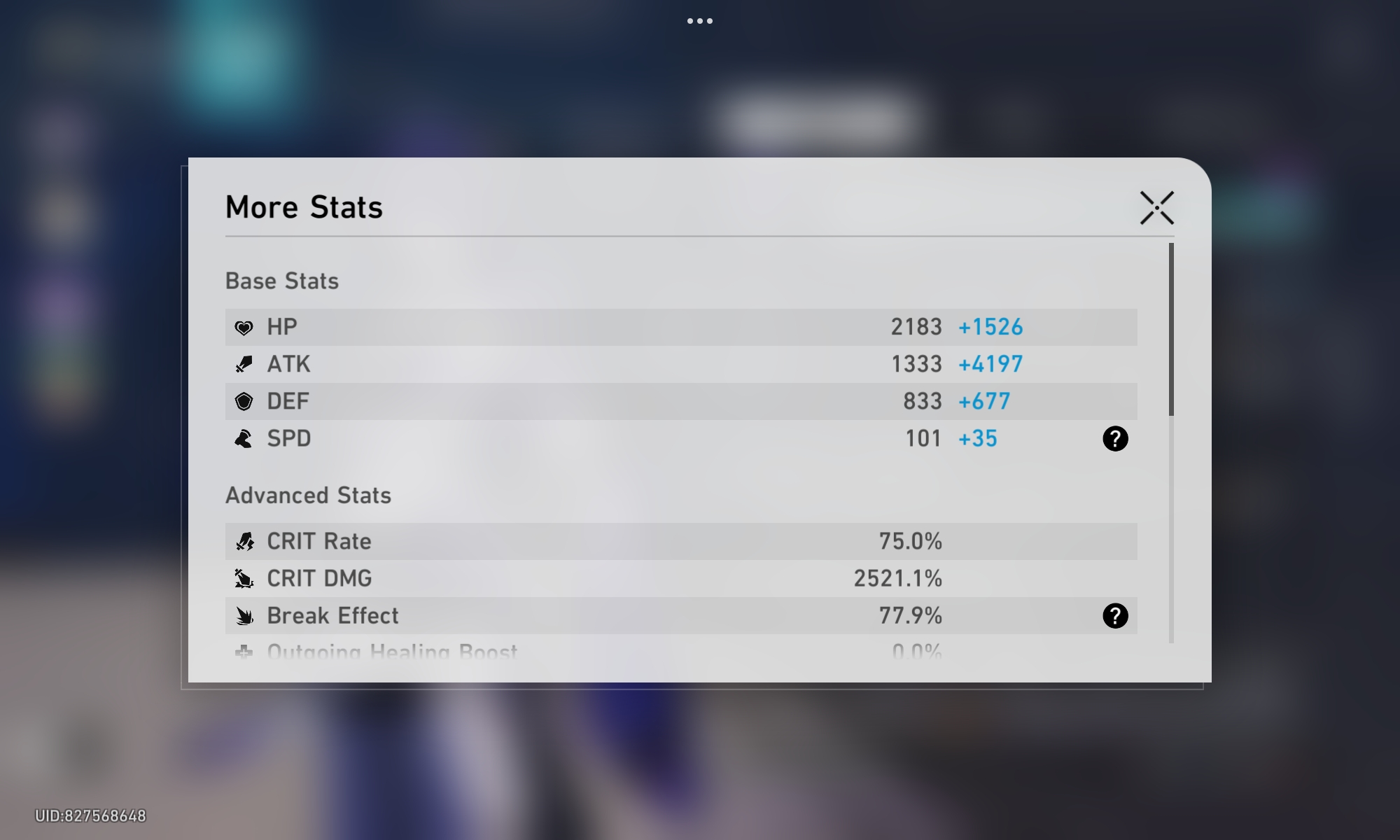Click the CRIT Rate icon
Image resolution: width=1400 pixels, height=840 pixels.
(x=244, y=540)
